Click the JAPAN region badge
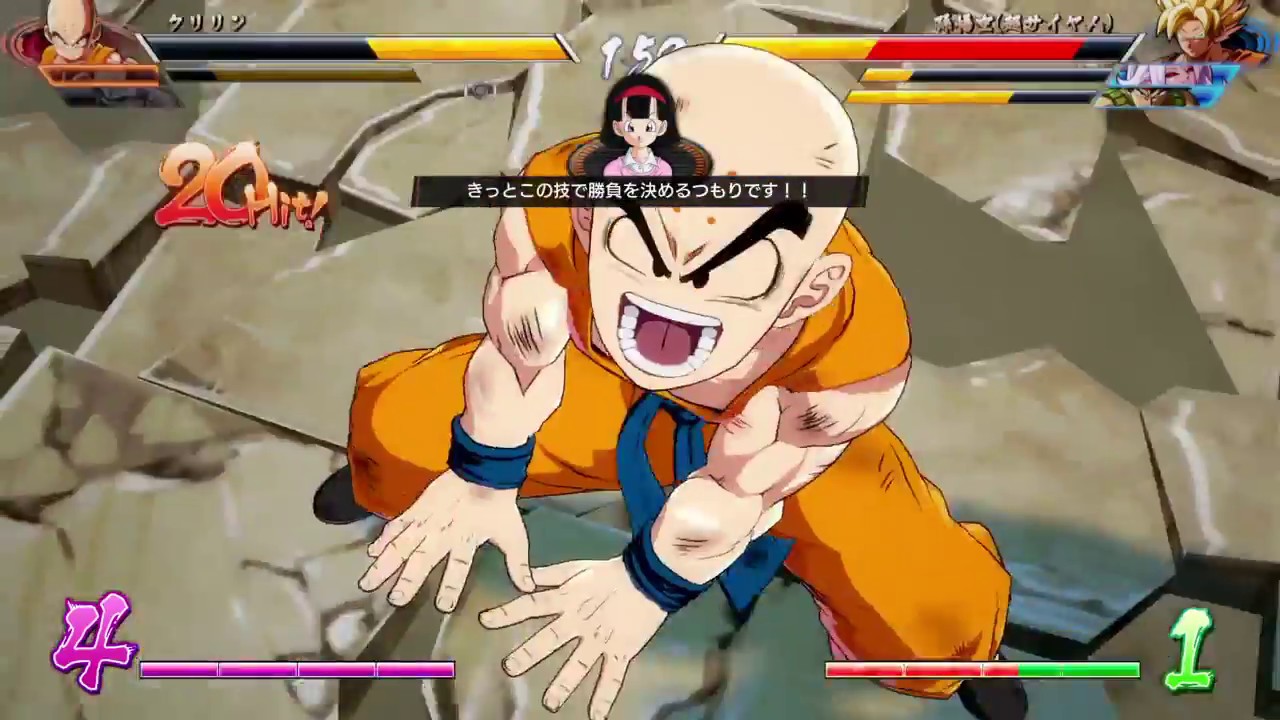 tap(1170, 75)
